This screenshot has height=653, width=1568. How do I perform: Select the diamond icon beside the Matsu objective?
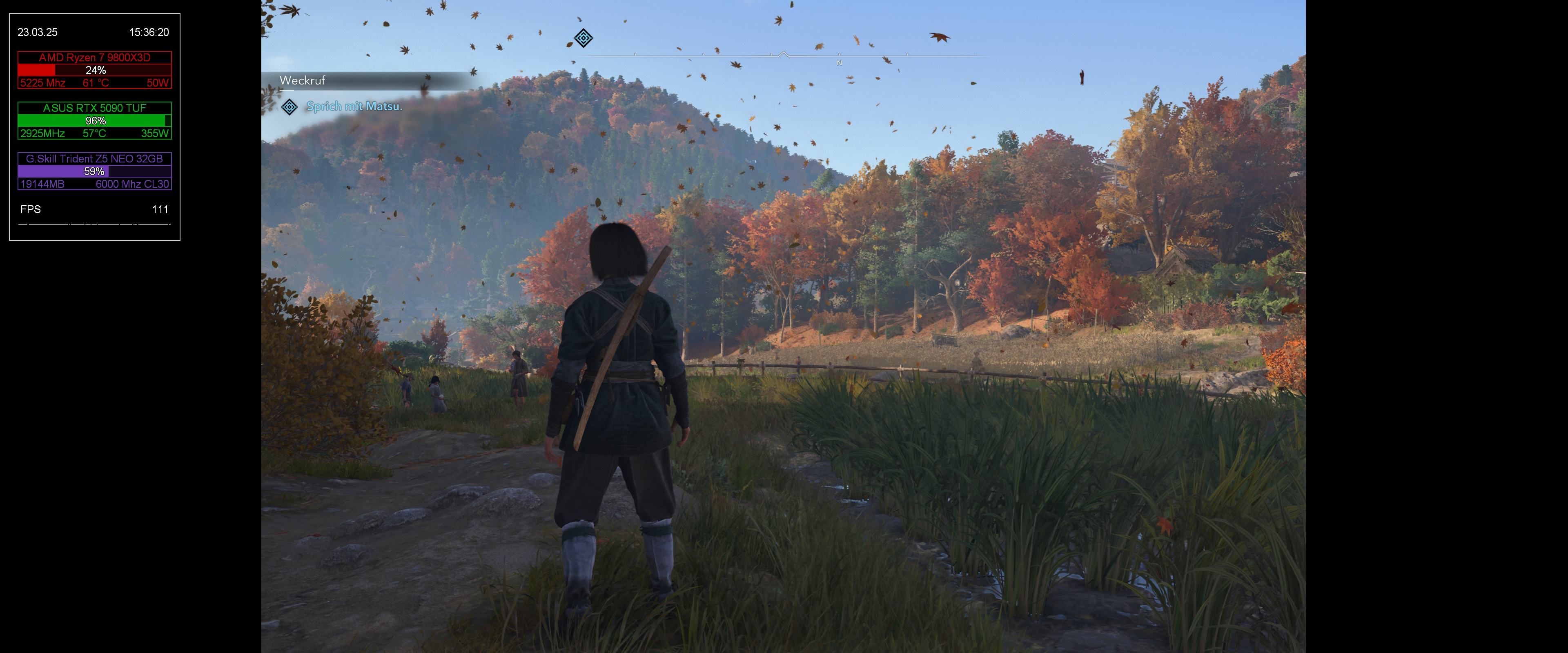tap(290, 107)
